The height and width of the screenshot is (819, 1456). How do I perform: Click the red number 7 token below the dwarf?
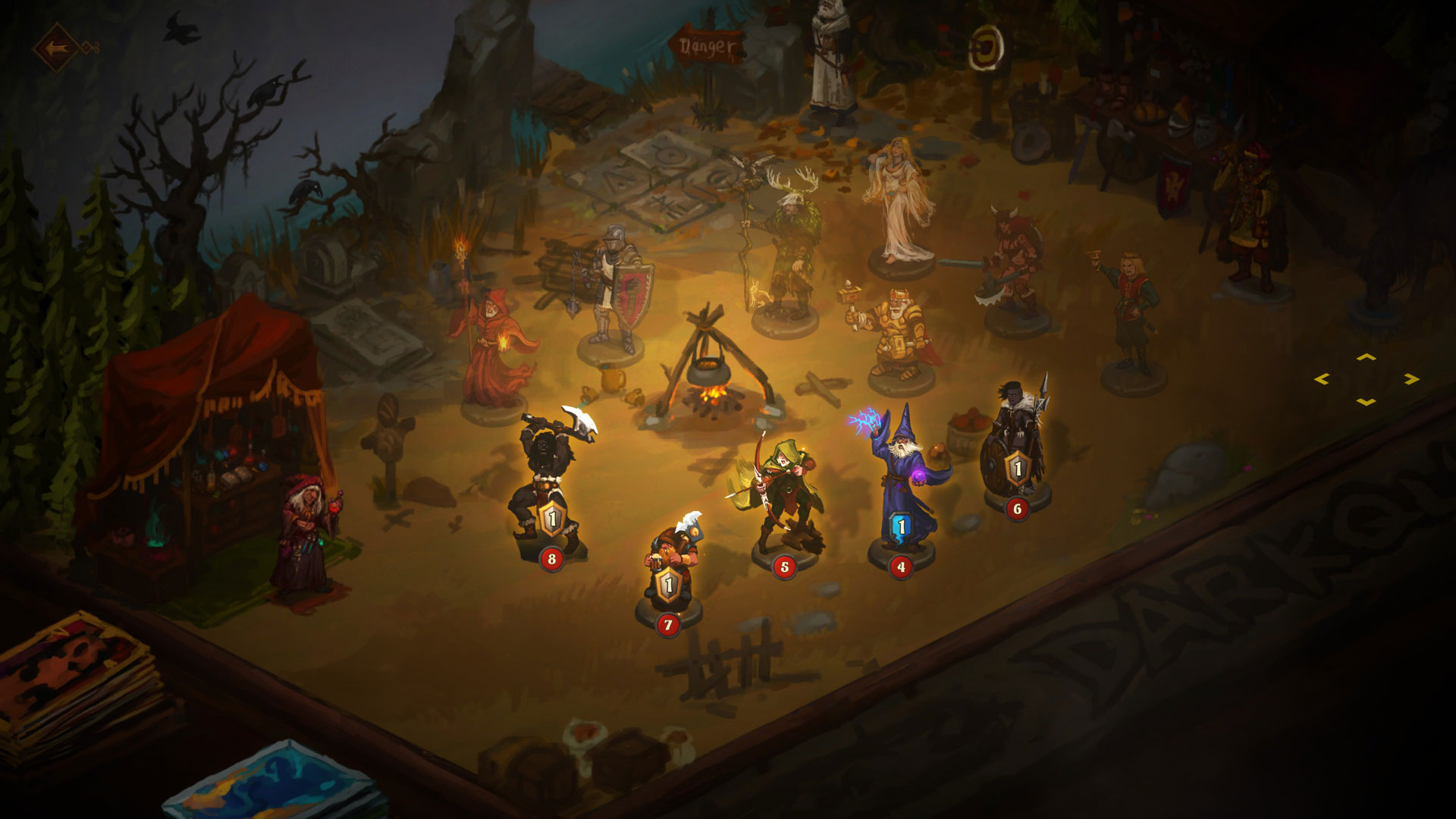668,626
